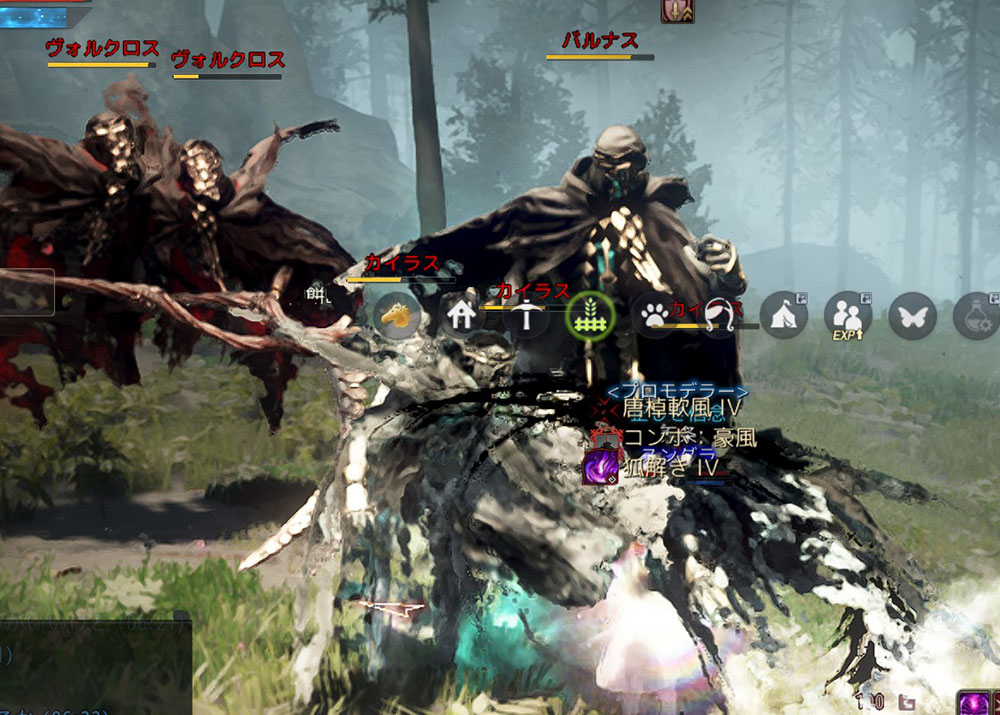This screenshot has width=1000, height=715.
Task: Open the pickaxe worker icon
Action: pos(524,317)
